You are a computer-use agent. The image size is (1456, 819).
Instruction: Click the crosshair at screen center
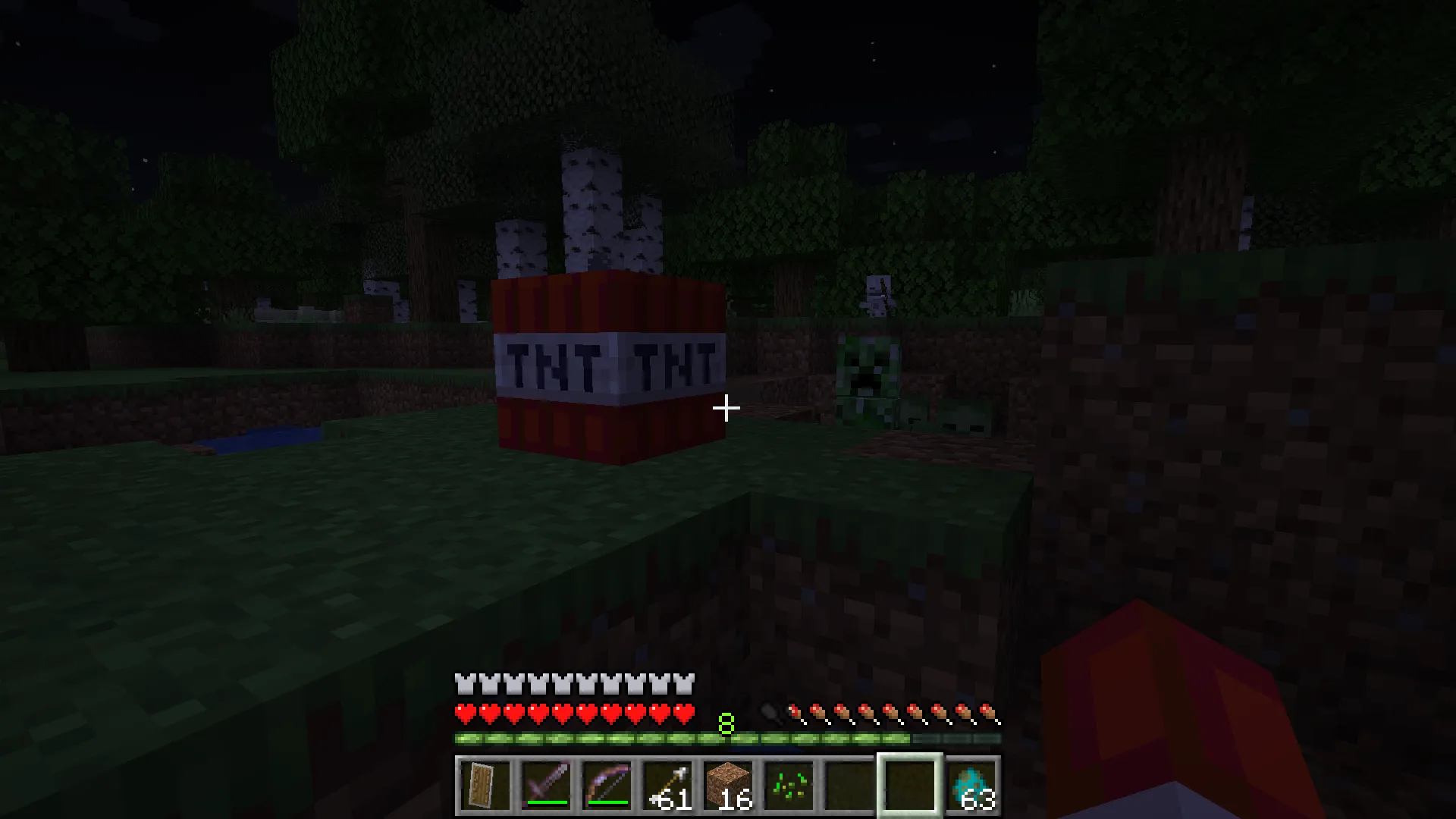click(727, 409)
